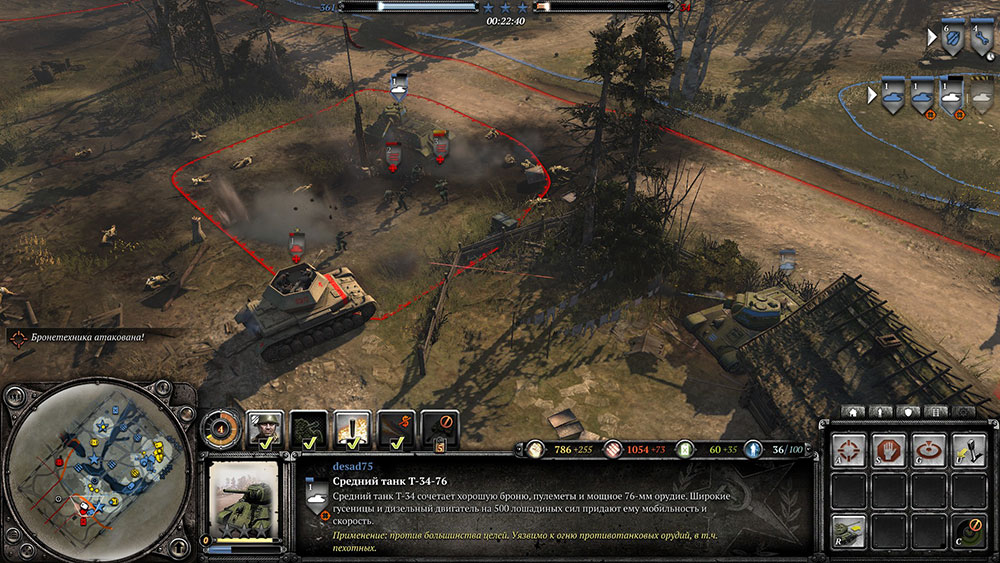The height and width of the screenshot is (563, 1000).
Task: Open the shield icon command tab
Action: [x=909, y=411]
